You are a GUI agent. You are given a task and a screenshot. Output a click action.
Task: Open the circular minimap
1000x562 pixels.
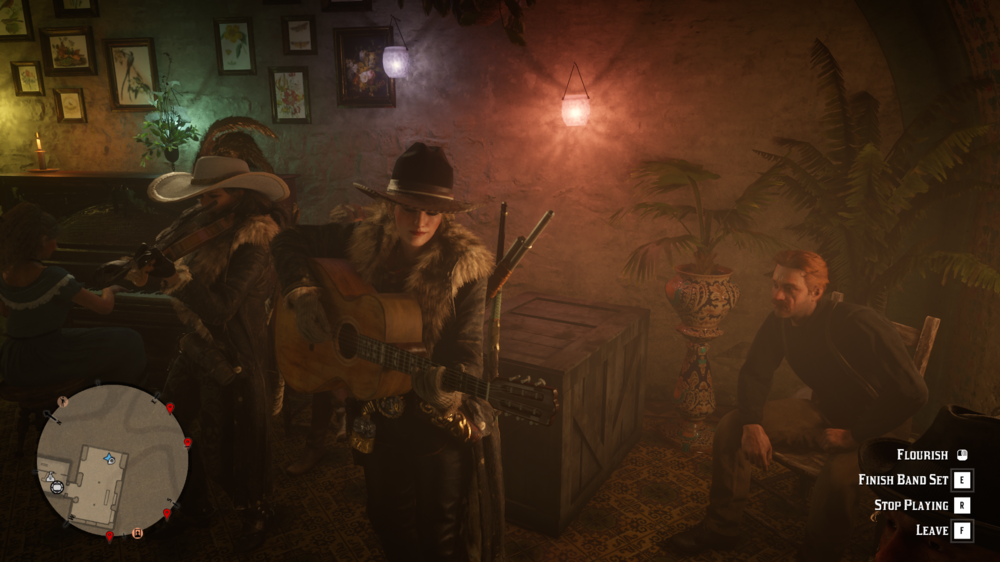pos(112,461)
